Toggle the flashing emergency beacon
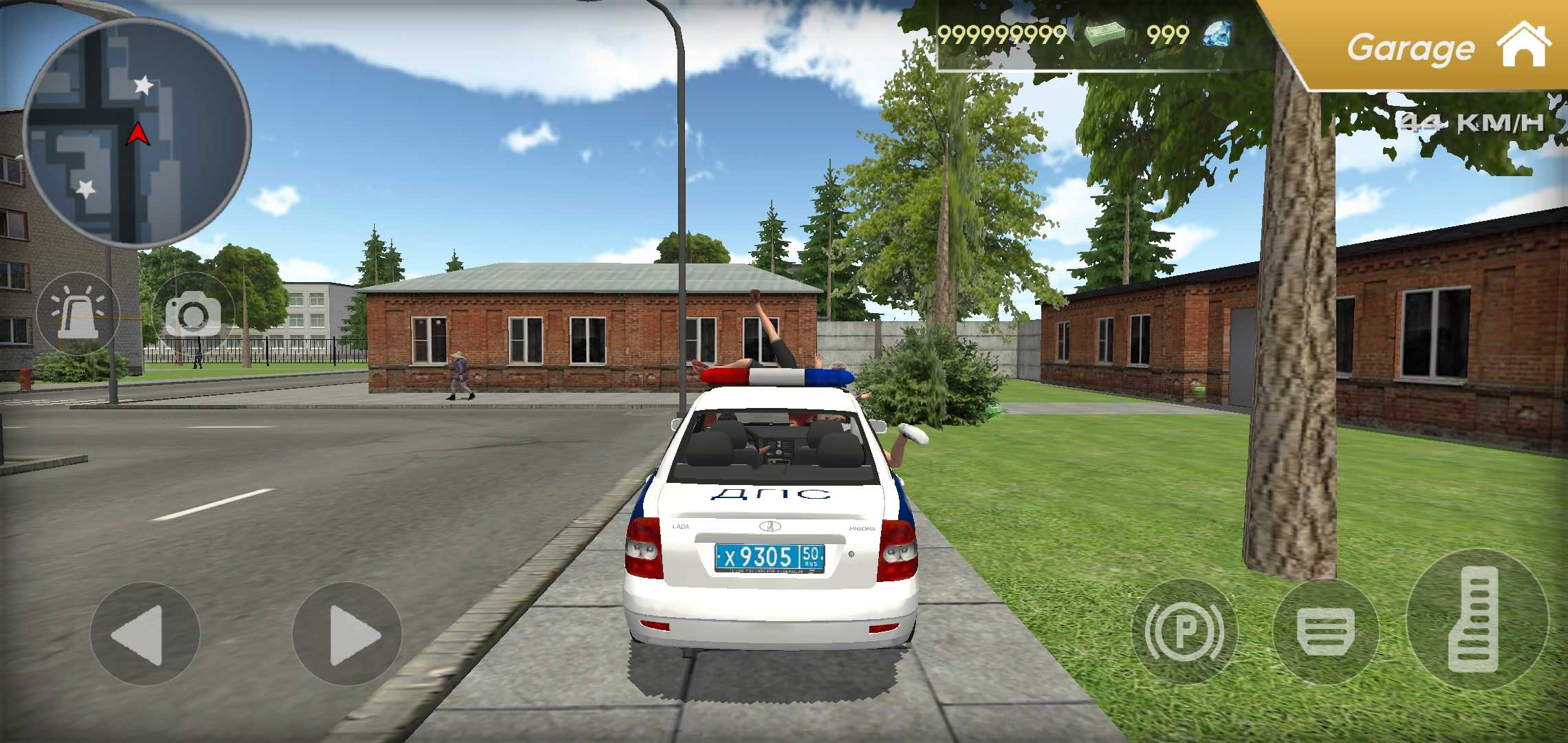The height and width of the screenshot is (743, 1568). click(78, 311)
